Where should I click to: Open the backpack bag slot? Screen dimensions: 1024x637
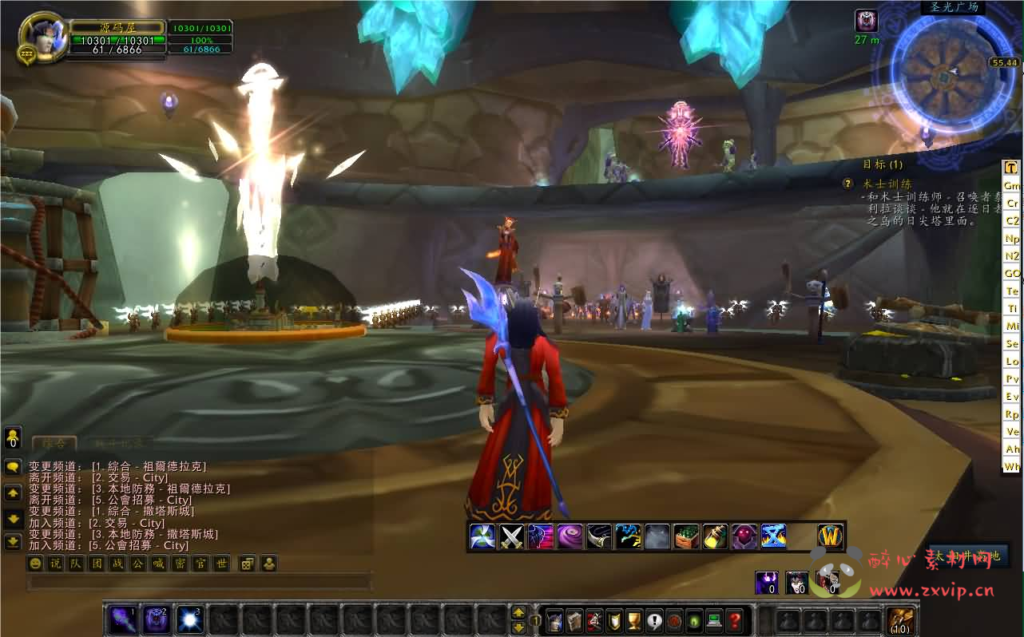tap(901, 620)
